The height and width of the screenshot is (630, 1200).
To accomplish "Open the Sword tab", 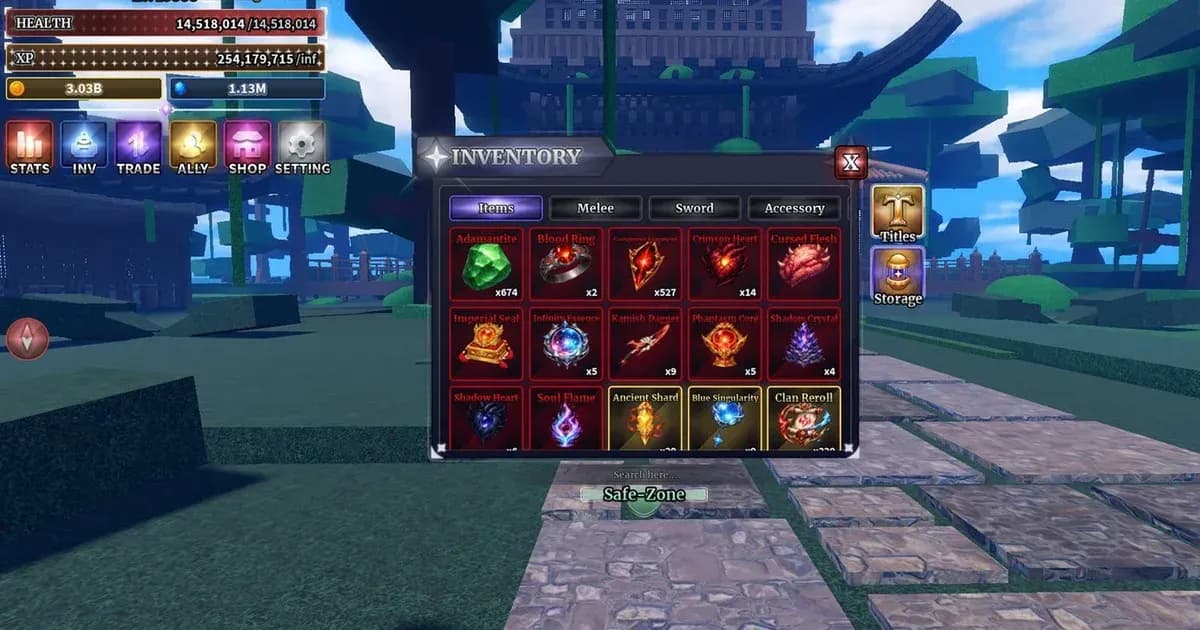I will click(x=694, y=208).
